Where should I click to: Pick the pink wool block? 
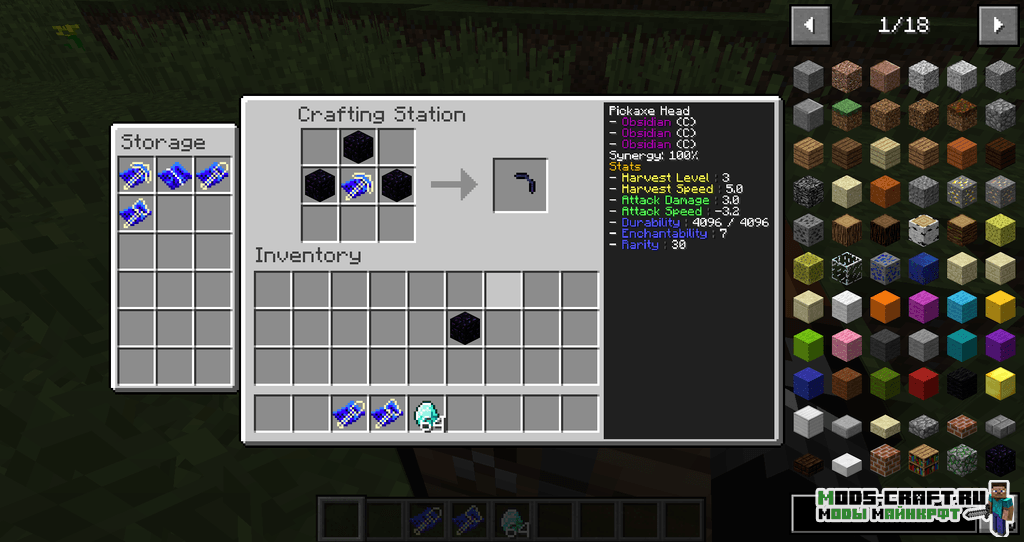pos(847,345)
